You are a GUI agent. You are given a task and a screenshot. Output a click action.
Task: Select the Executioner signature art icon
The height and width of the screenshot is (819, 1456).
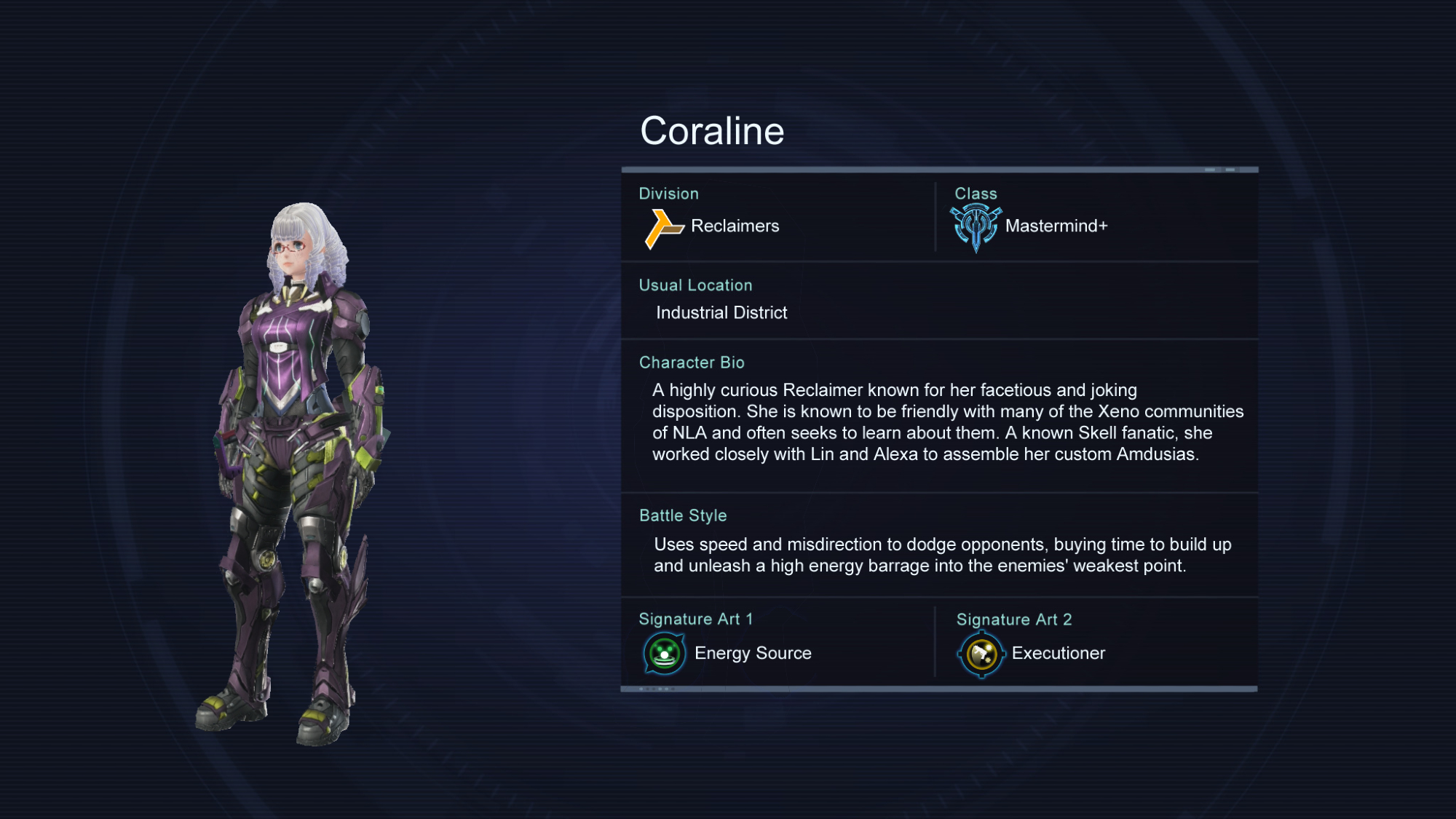981,654
